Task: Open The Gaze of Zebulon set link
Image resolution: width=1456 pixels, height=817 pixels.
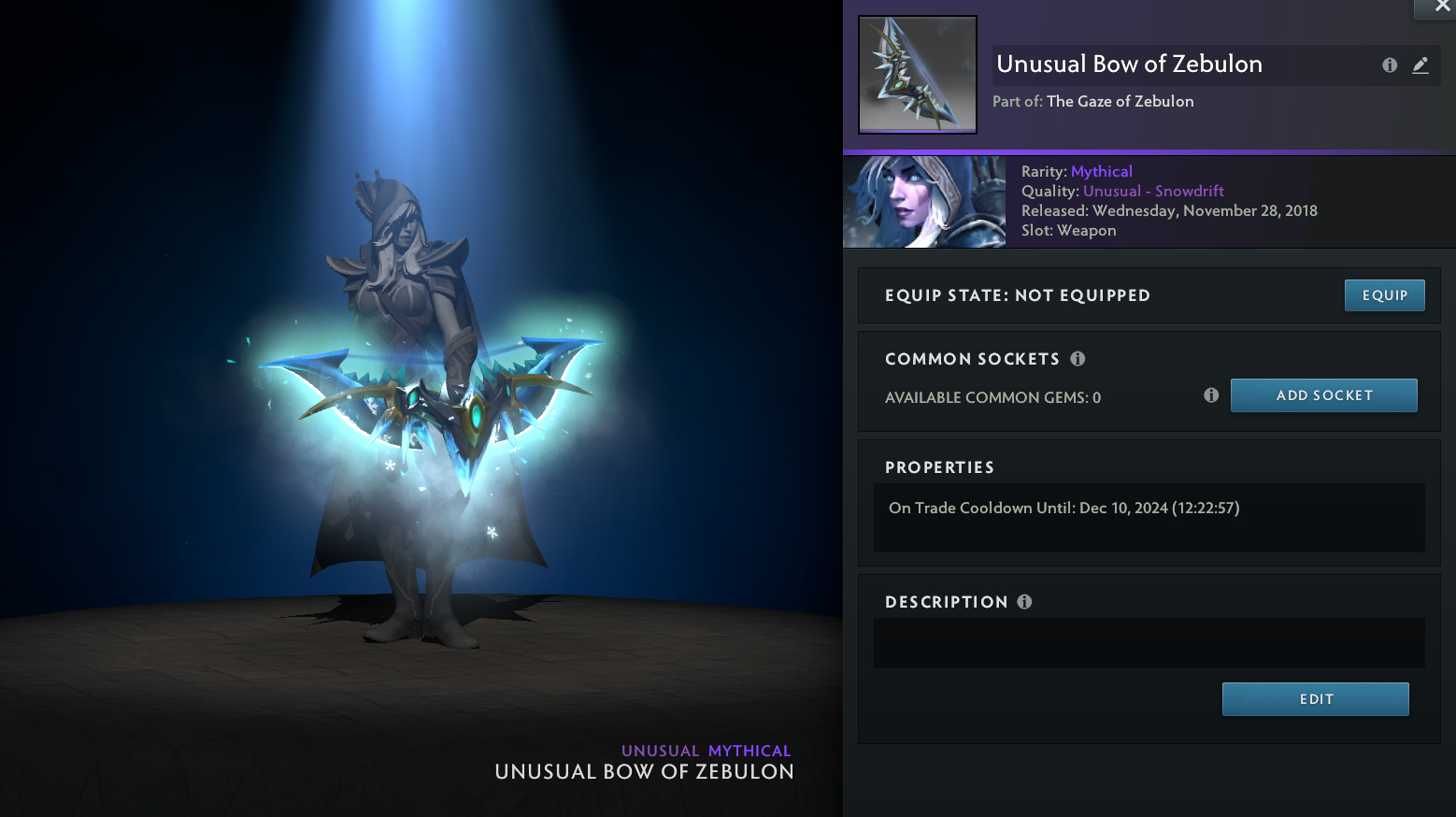Action: coord(1120,102)
